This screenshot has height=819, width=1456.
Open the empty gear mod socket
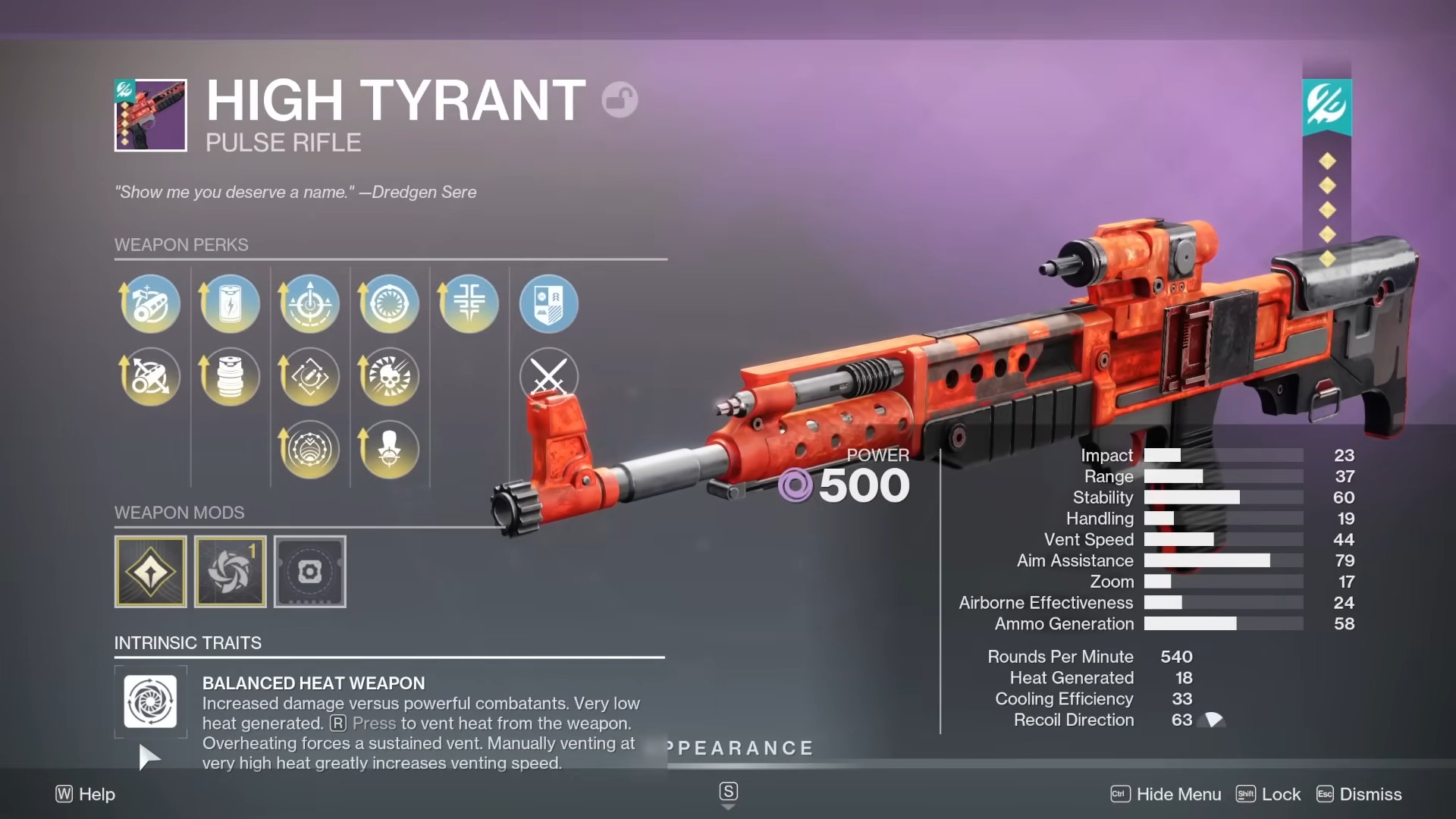pos(309,572)
